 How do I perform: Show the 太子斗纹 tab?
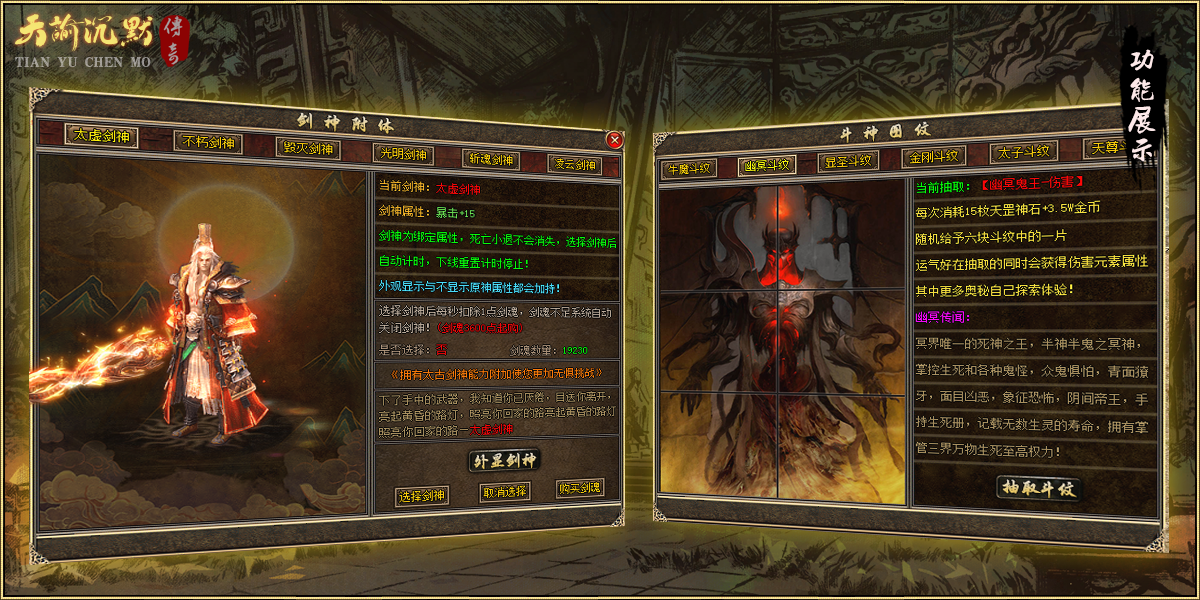coord(1023,152)
